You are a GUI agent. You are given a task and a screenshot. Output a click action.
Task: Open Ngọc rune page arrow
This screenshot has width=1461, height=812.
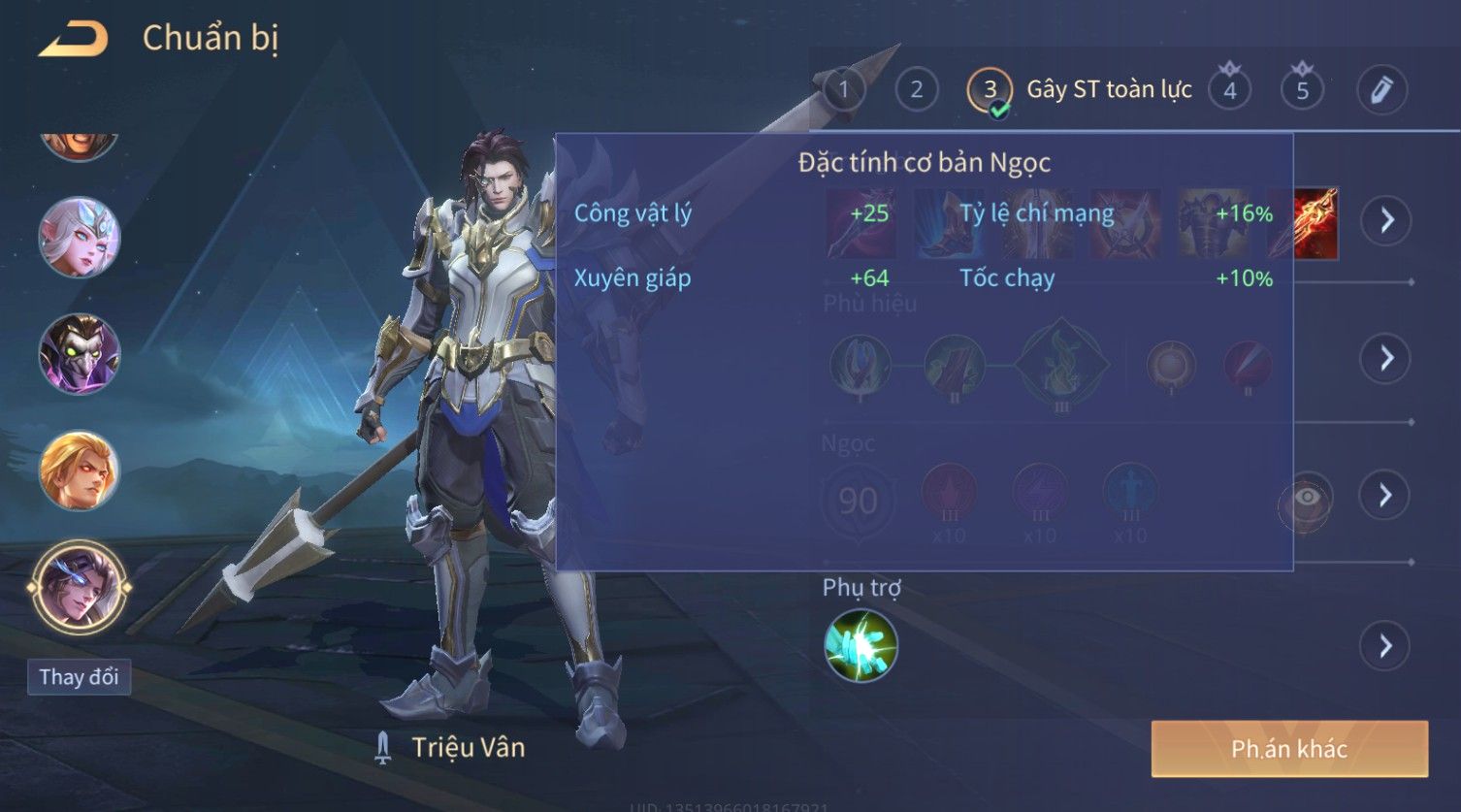pyautogui.click(x=1386, y=496)
